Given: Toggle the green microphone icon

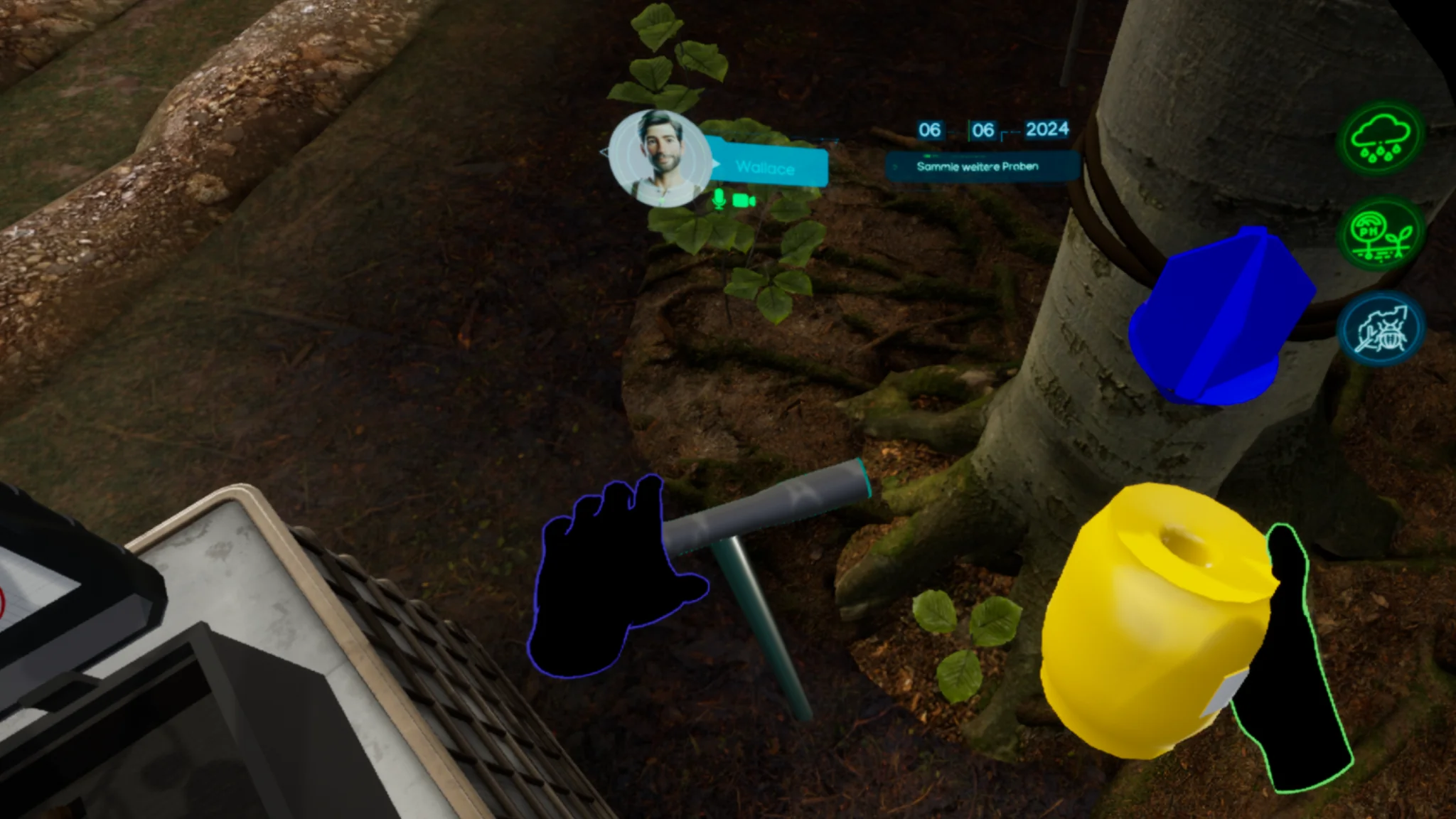Looking at the screenshot, I should (x=719, y=200).
